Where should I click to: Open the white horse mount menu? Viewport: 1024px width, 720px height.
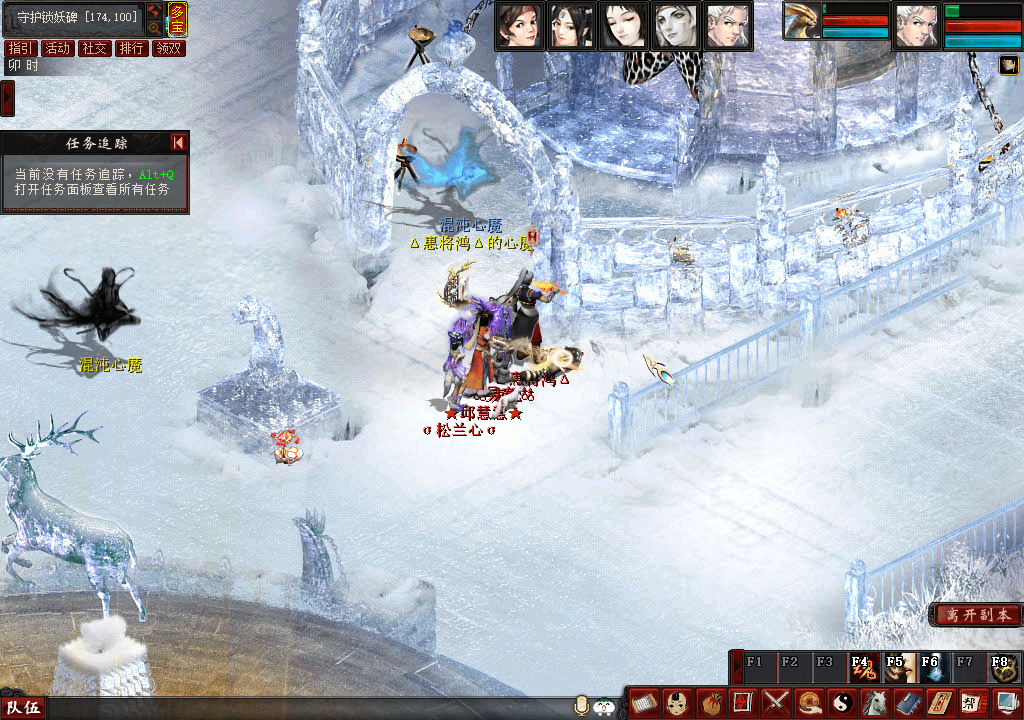875,703
